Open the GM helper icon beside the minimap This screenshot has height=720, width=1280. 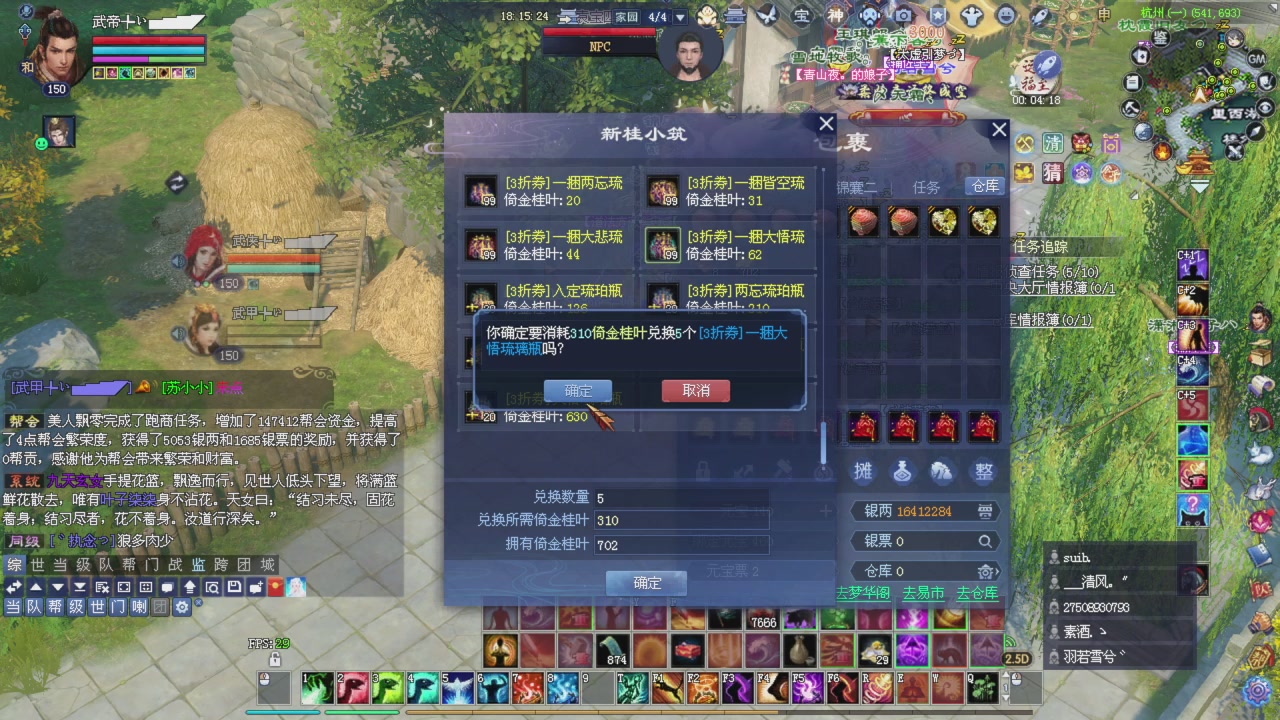(x=1256, y=60)
